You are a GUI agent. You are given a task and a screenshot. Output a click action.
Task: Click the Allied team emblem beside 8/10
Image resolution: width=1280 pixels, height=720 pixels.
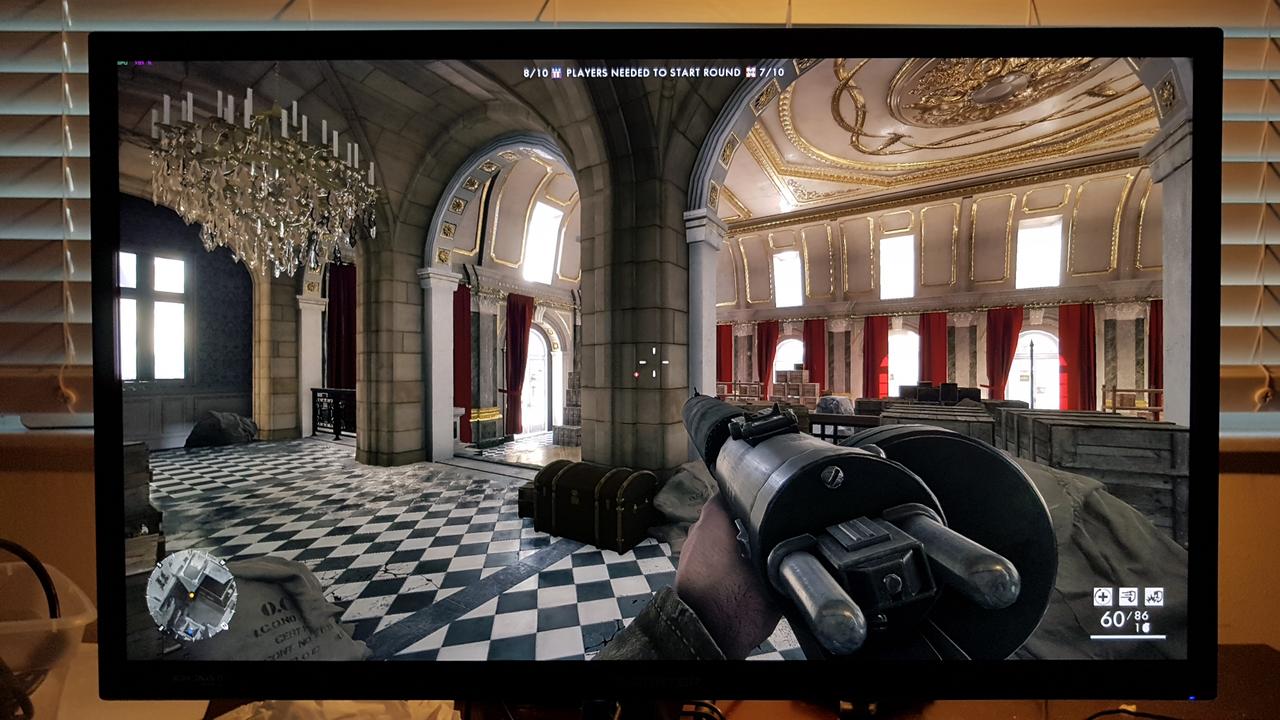point(557,72)
